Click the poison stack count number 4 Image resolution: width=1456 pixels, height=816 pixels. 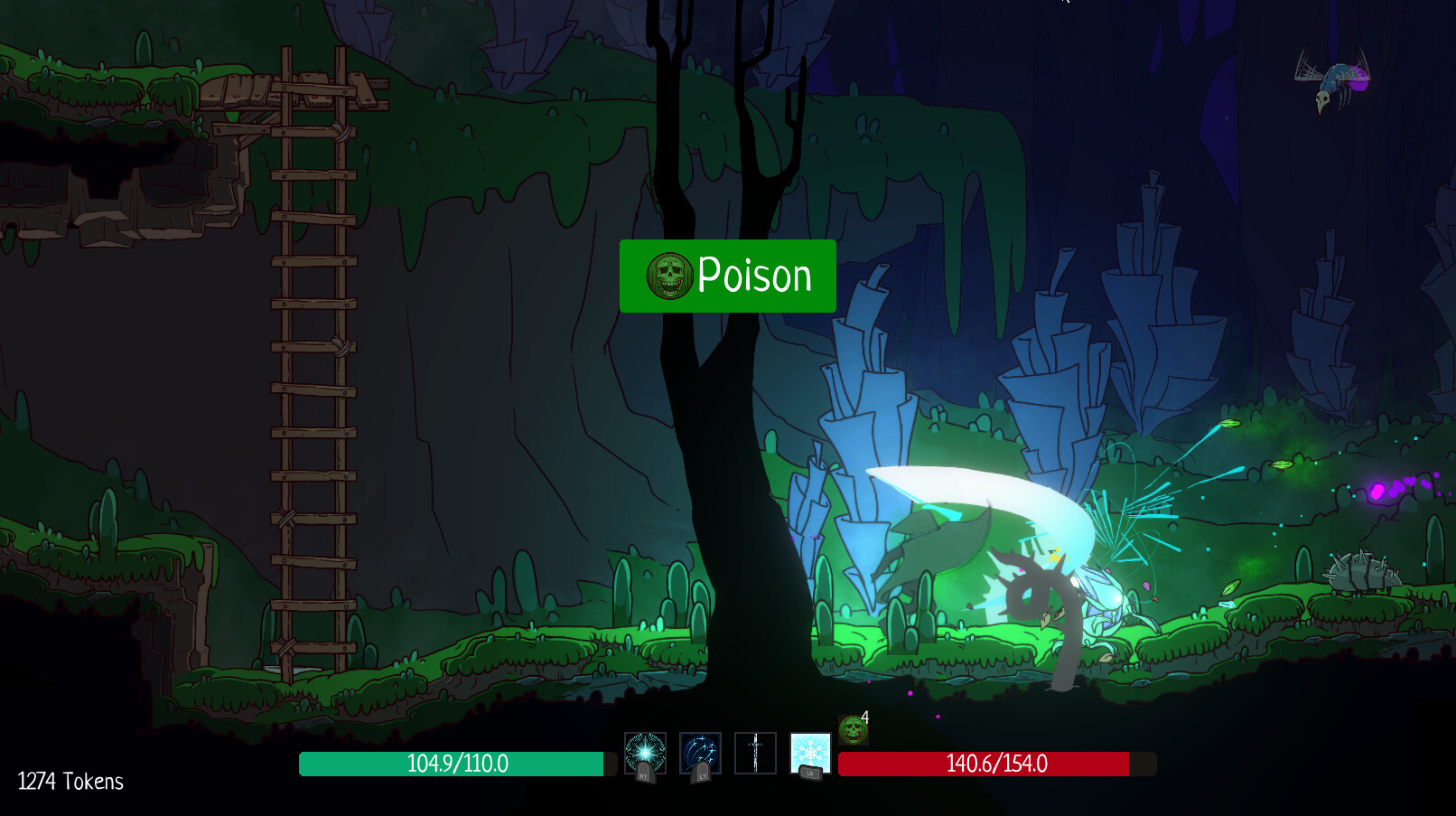tap(864, 715)
